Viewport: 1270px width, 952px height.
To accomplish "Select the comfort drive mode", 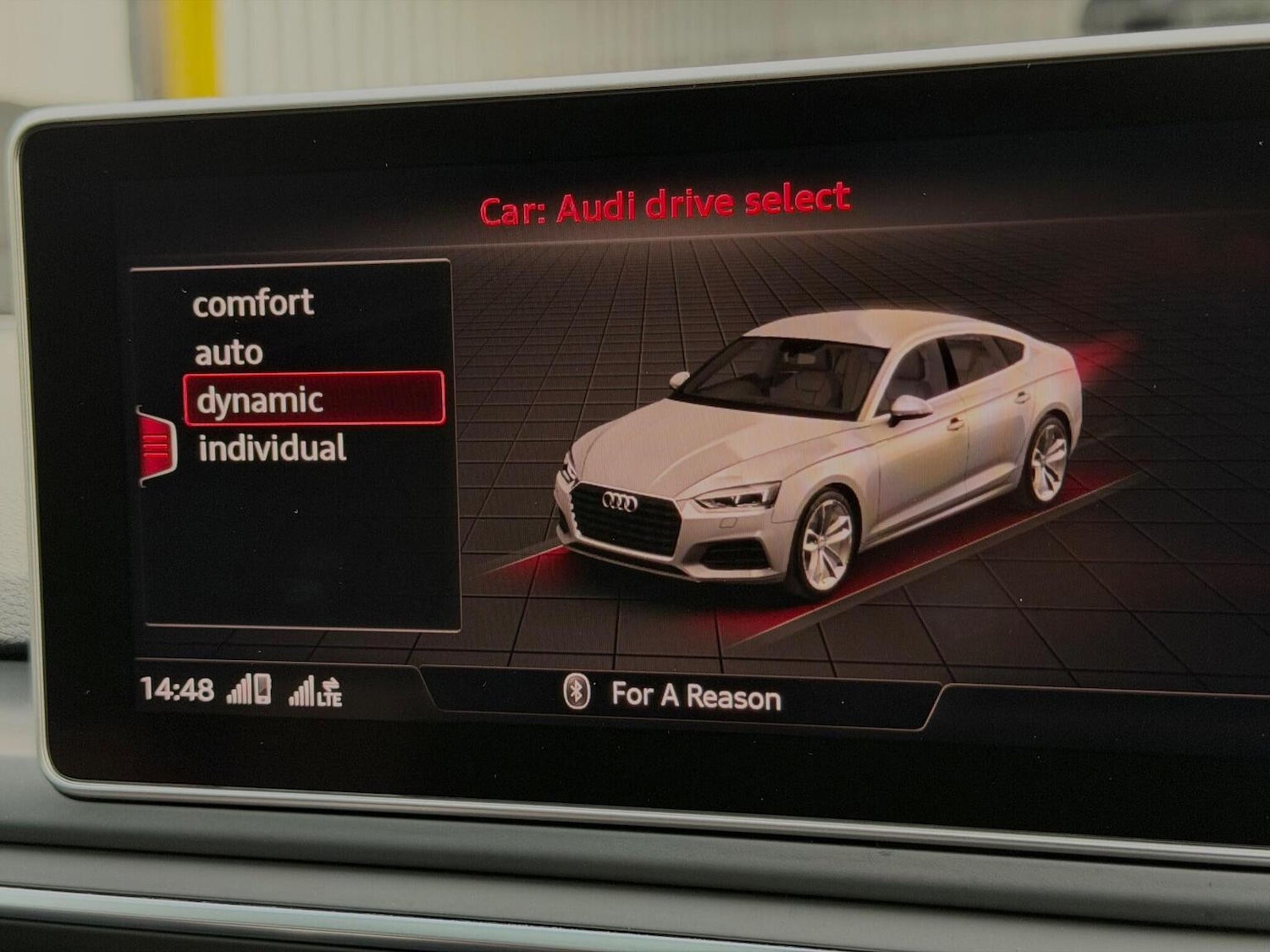I will click(253, 302).
